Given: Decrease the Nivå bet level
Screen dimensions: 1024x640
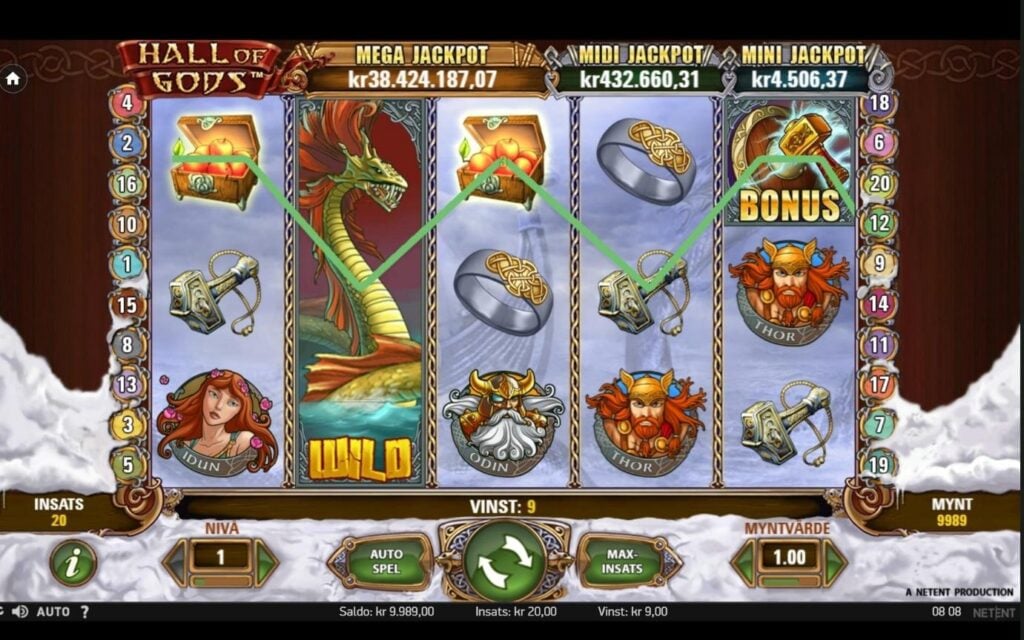Looking at the screenshot, I should point(178,564).
